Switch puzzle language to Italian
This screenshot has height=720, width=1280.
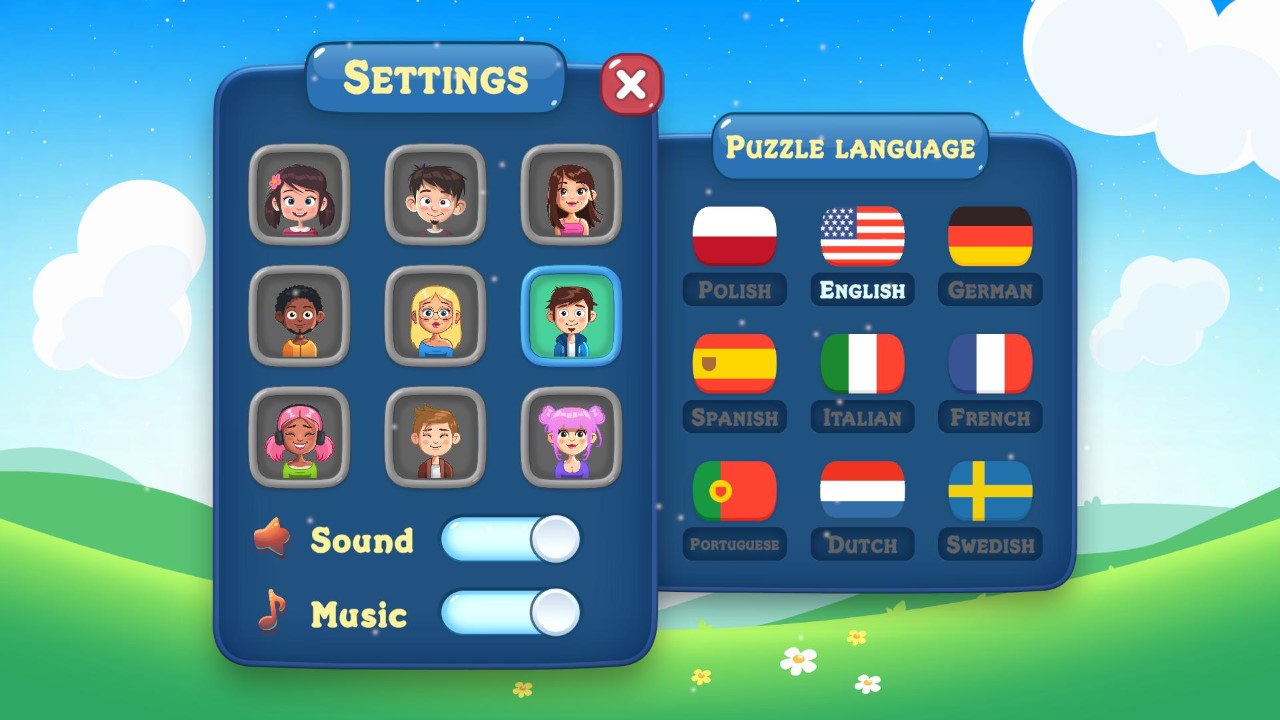pyautogui.click(x=862, y=362)
